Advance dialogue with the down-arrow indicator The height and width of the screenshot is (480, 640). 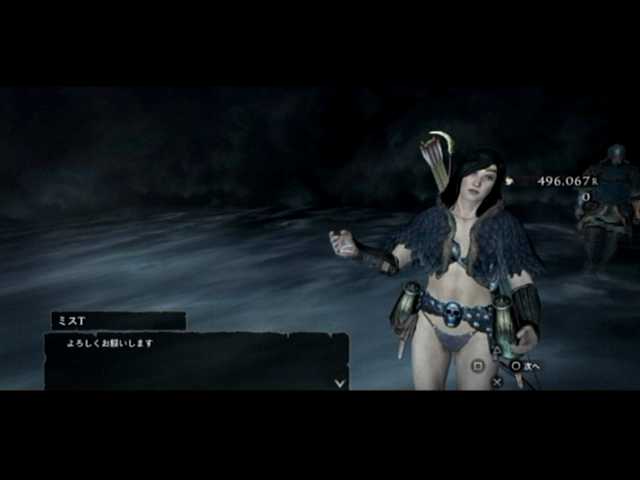[340, 382]
